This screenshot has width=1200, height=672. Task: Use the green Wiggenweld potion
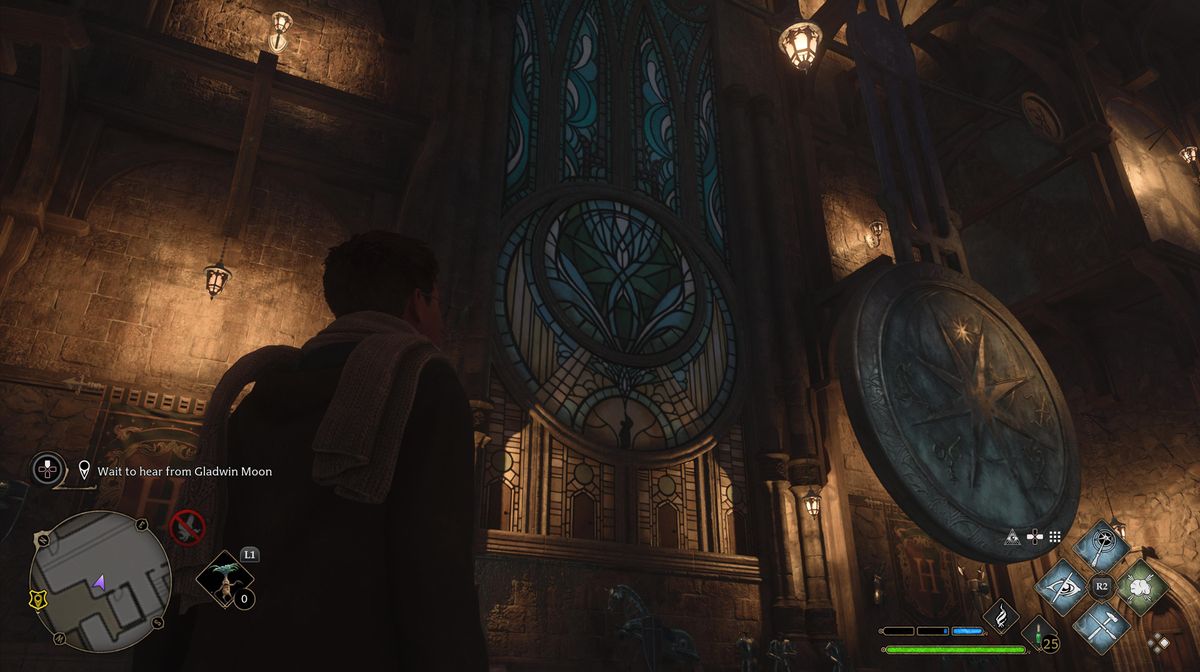(1040, 635)
